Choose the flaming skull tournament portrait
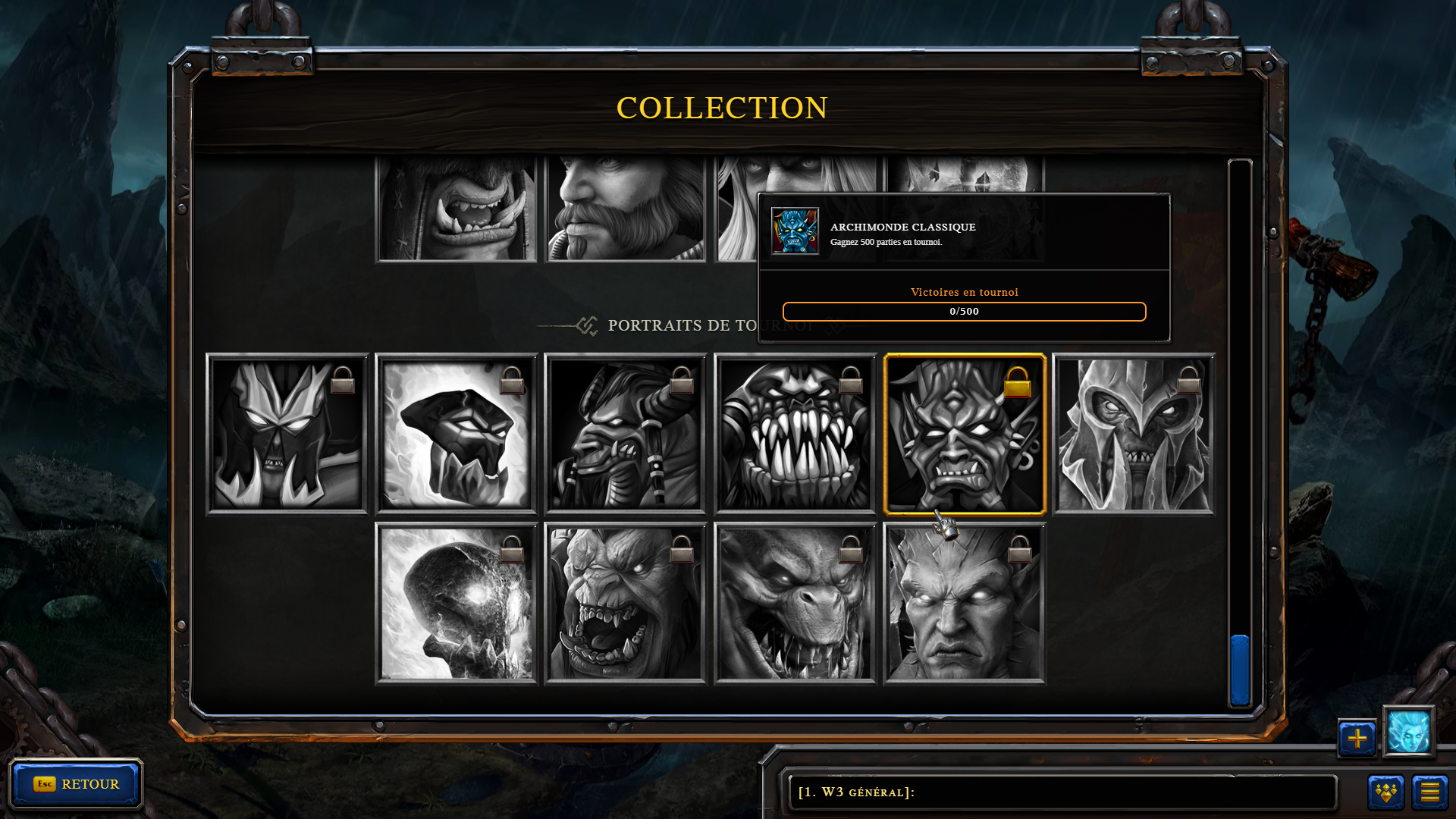The height and width of the screenshot is (819, 1456). click(x=457, y=604)
